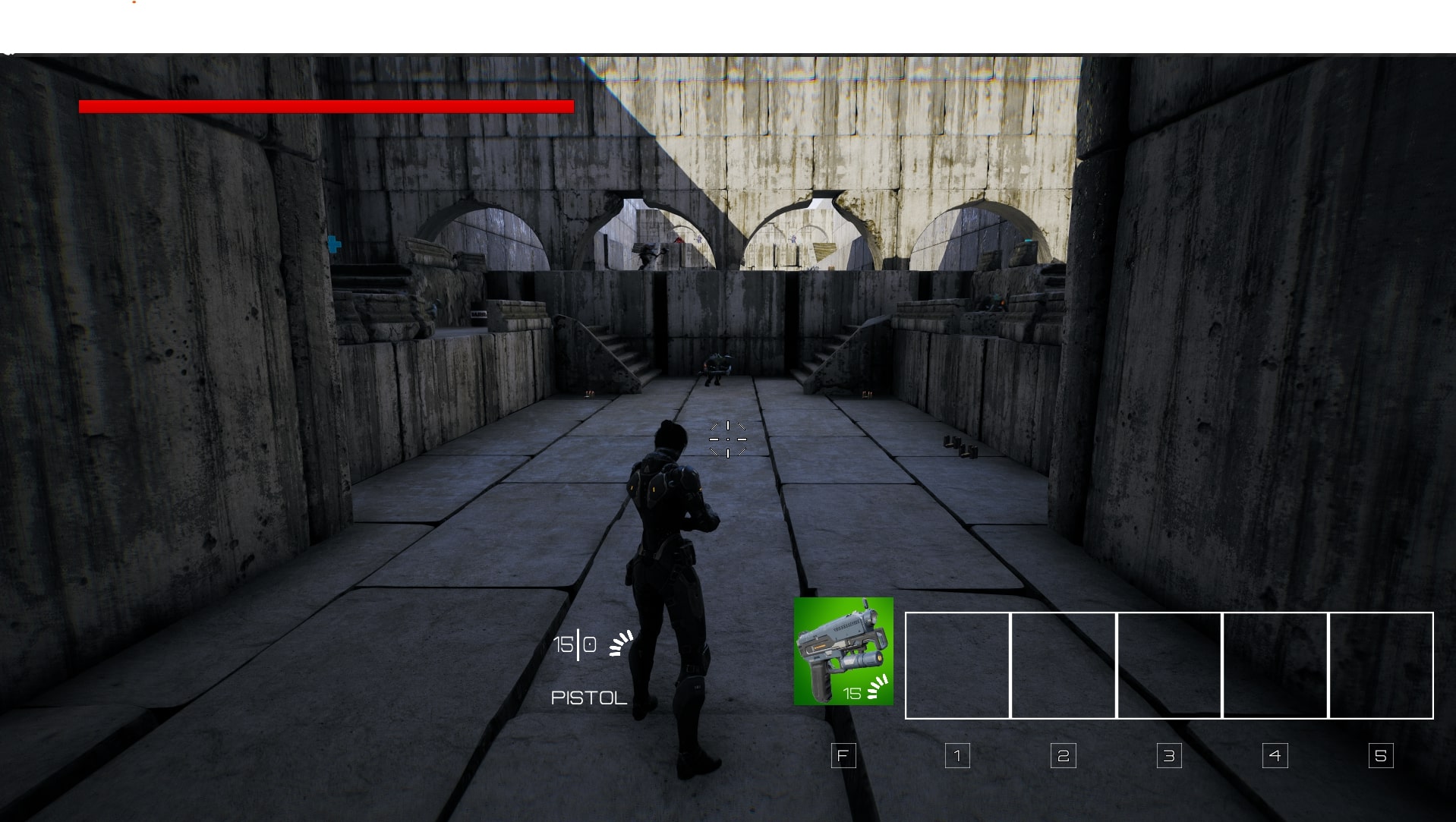Select the green pistol weapon slot
Image resolution: width=1456 pixels, height=822 pixels.
[843, 651]
